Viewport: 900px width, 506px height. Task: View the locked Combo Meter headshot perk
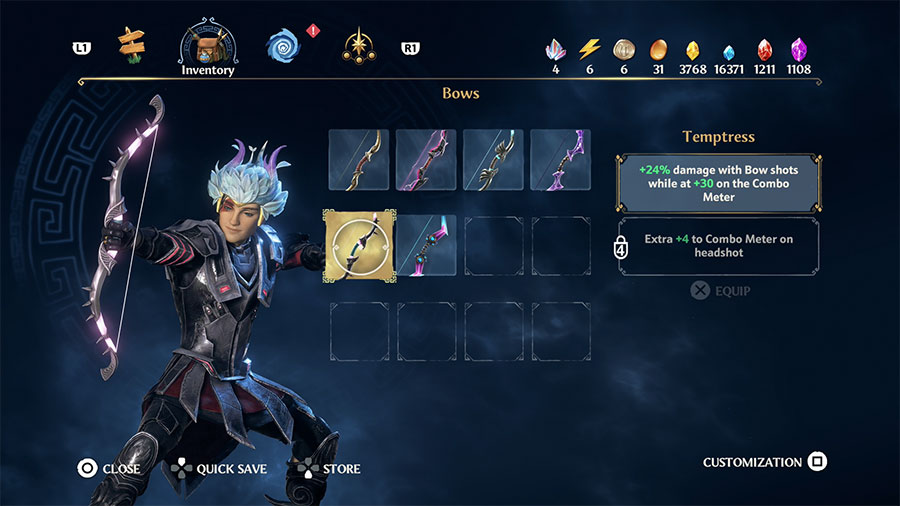719,246
